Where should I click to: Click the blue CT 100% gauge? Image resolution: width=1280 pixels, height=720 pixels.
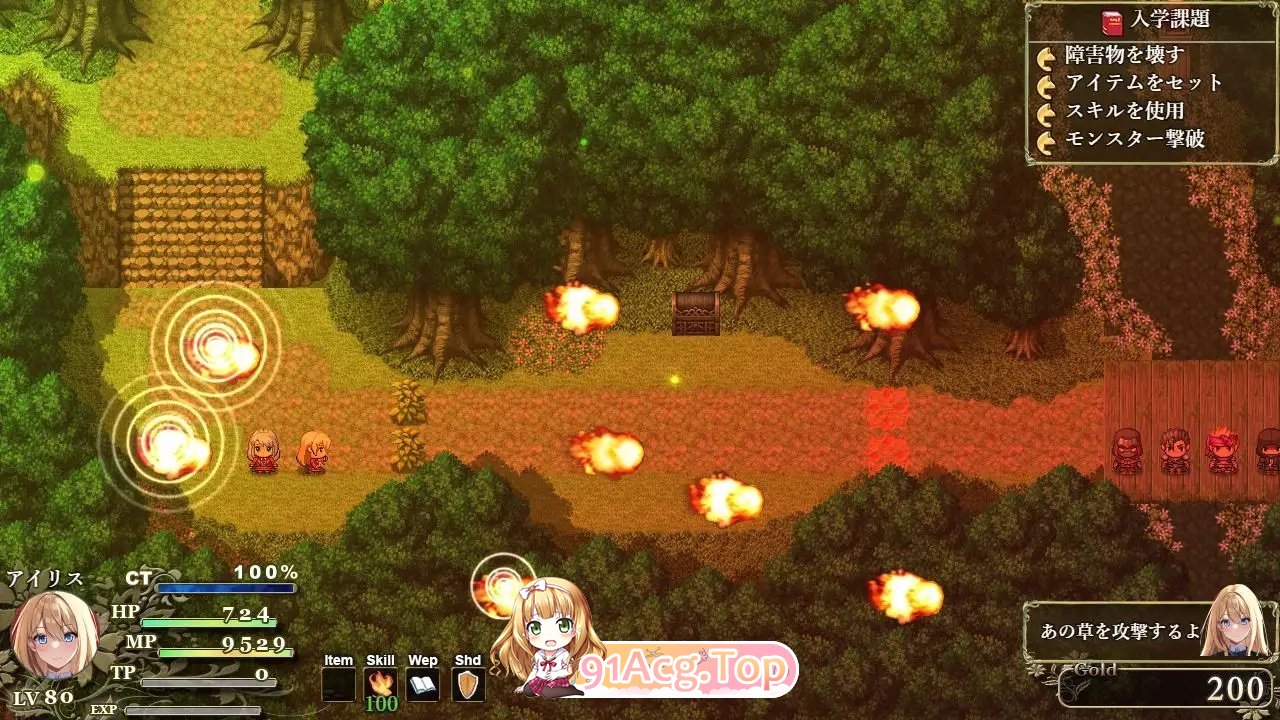click(x=225, y=588)
